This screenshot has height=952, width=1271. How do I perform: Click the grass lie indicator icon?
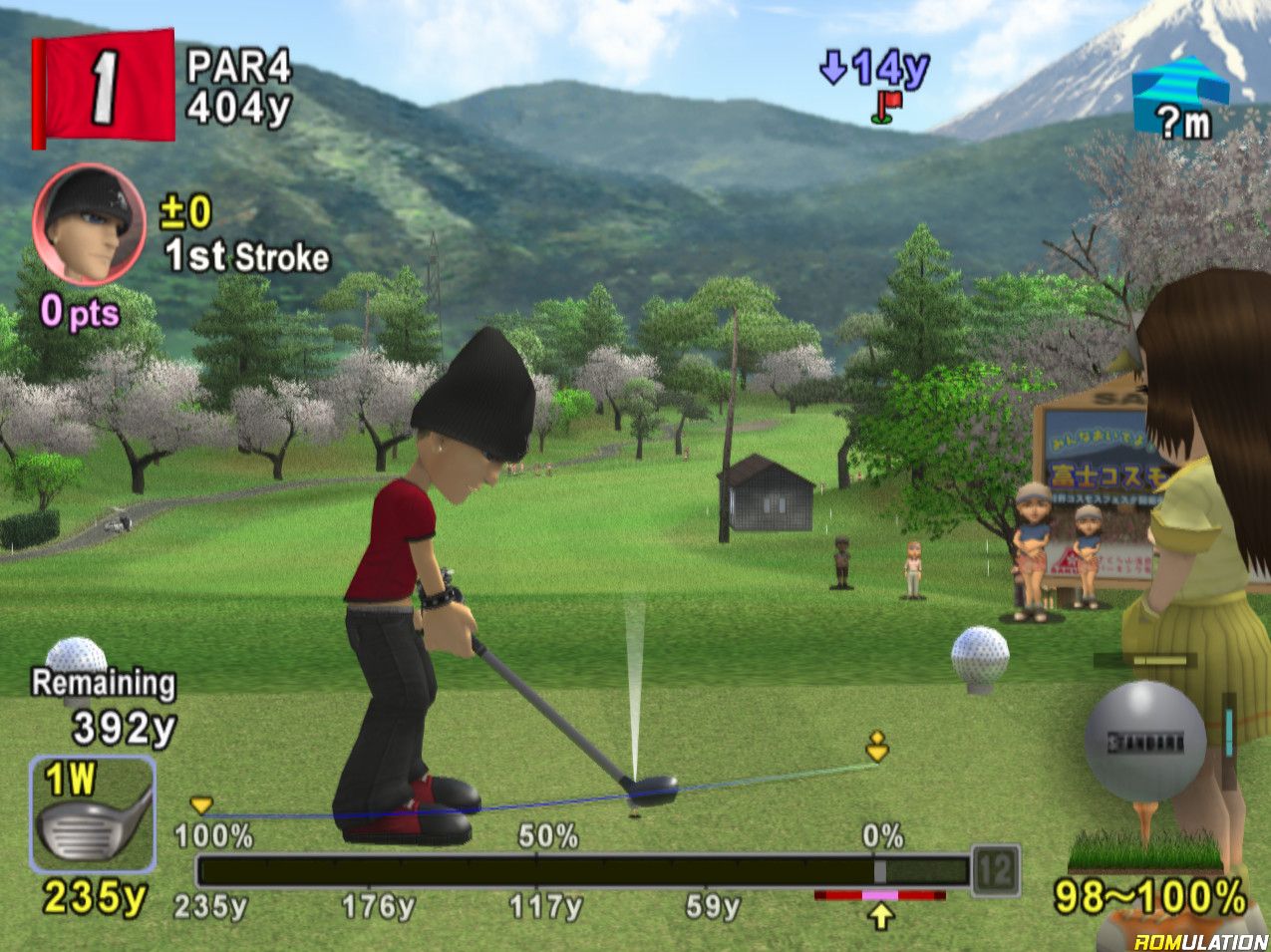(x=1144, y=851)
